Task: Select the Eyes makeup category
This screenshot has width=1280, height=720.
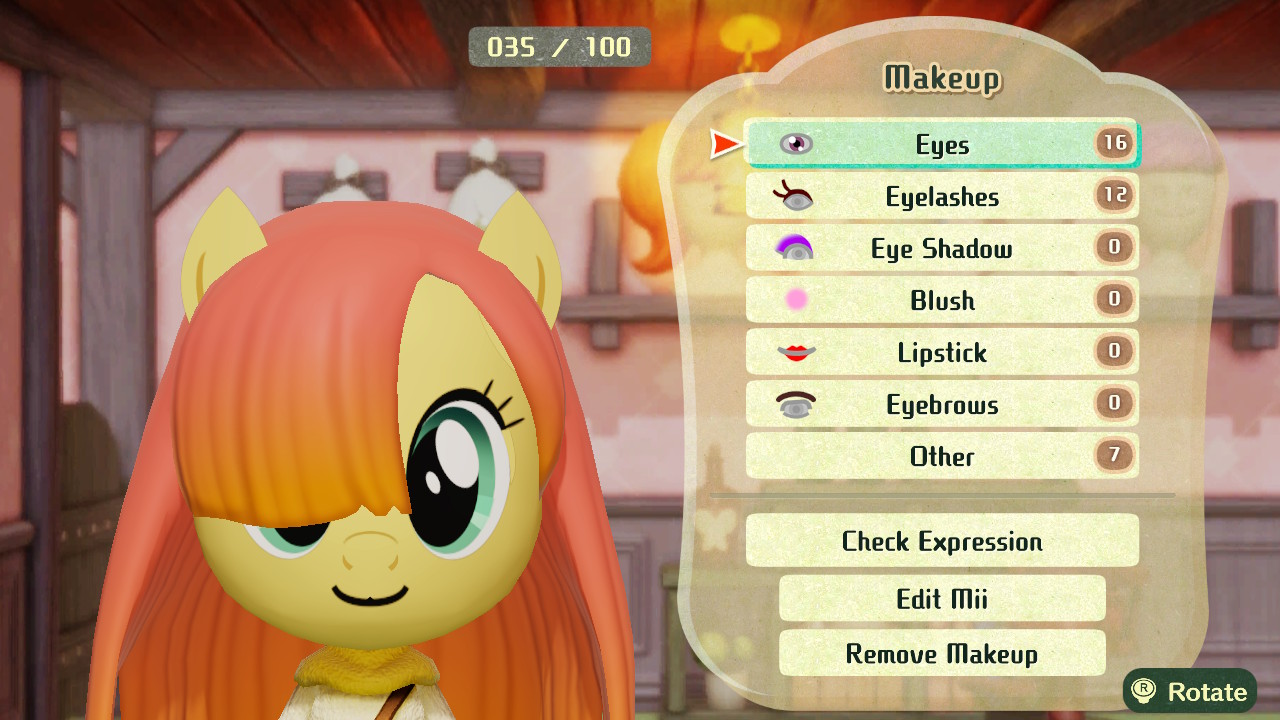Action: click(x=942, y=144)
